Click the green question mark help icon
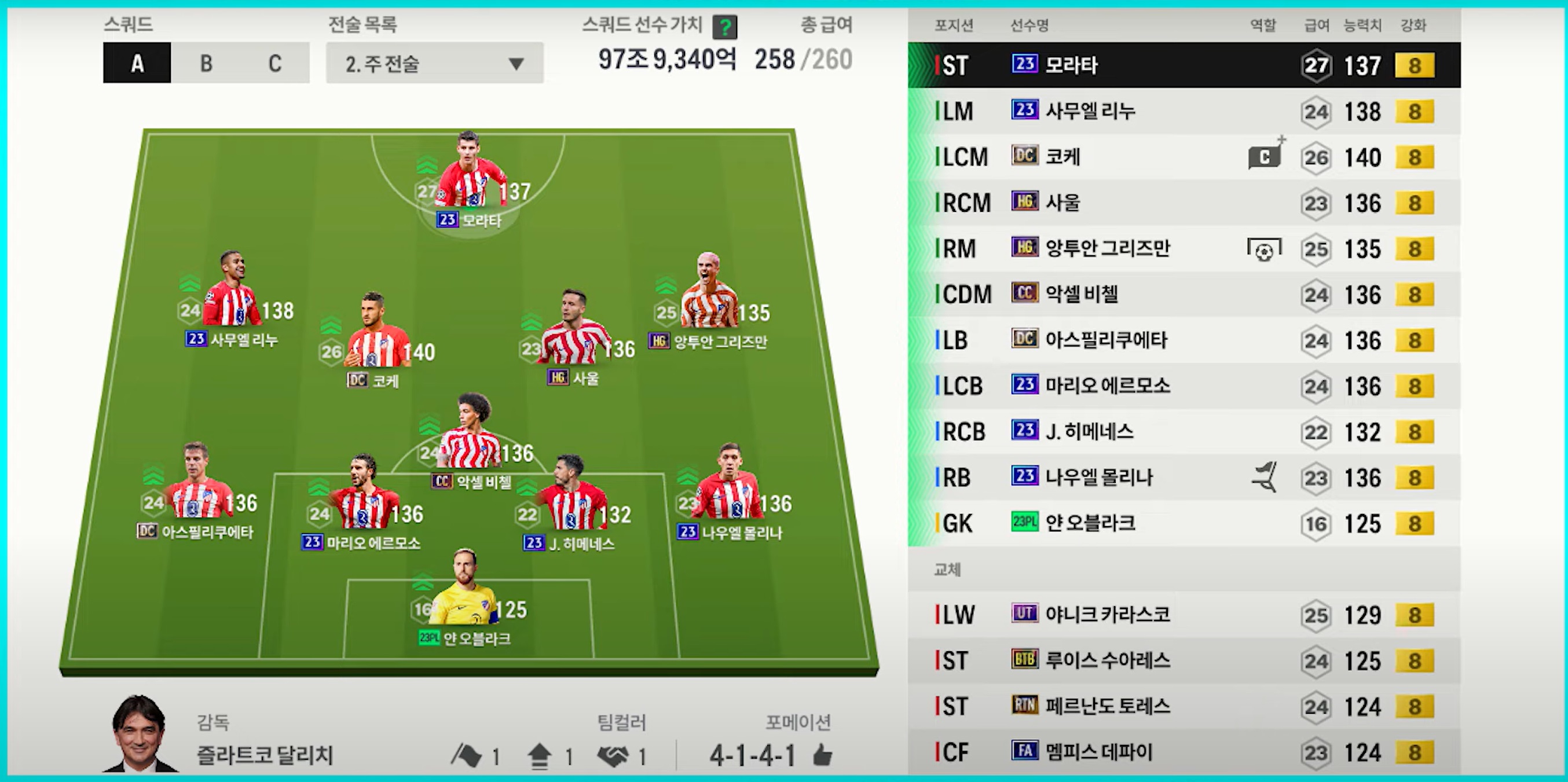Screen dimensions: 1568x782 click(724, 27)
